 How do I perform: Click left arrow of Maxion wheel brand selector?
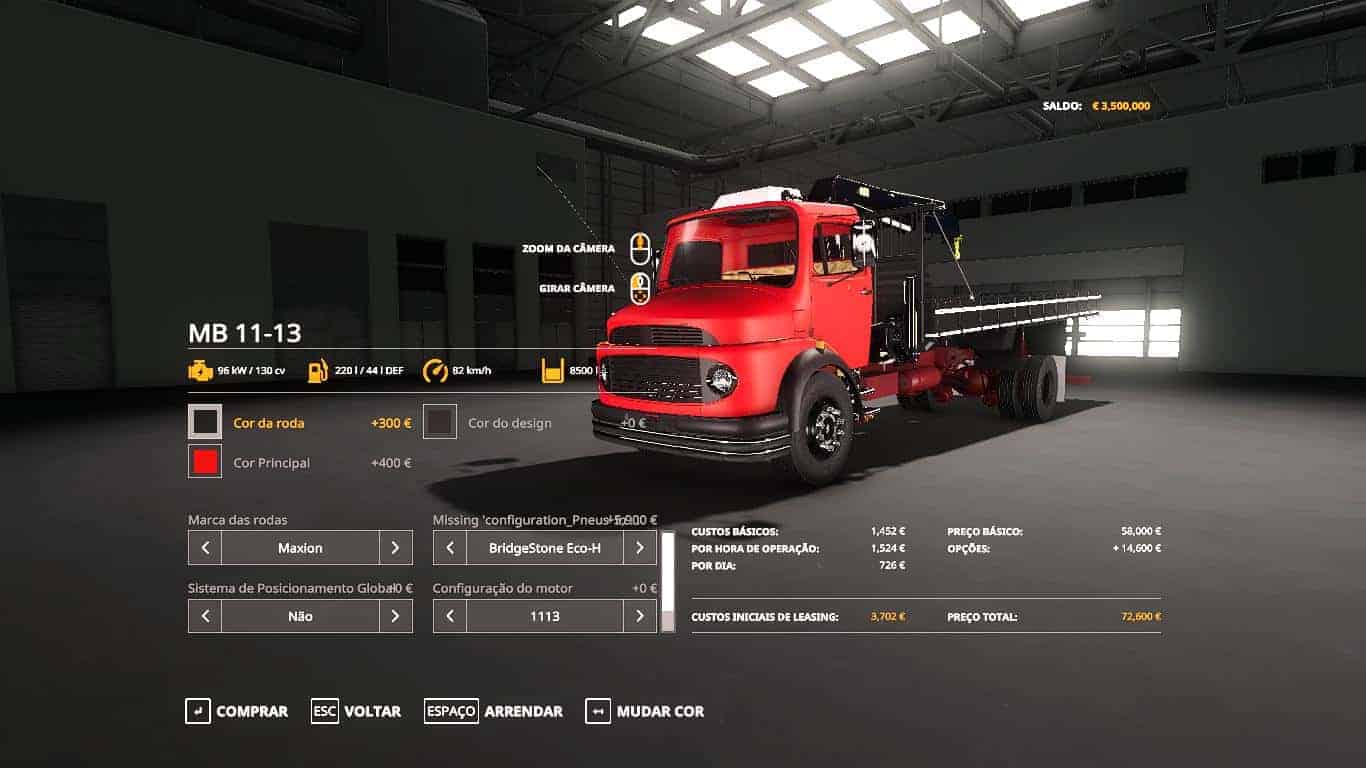[x=204, y=547]
